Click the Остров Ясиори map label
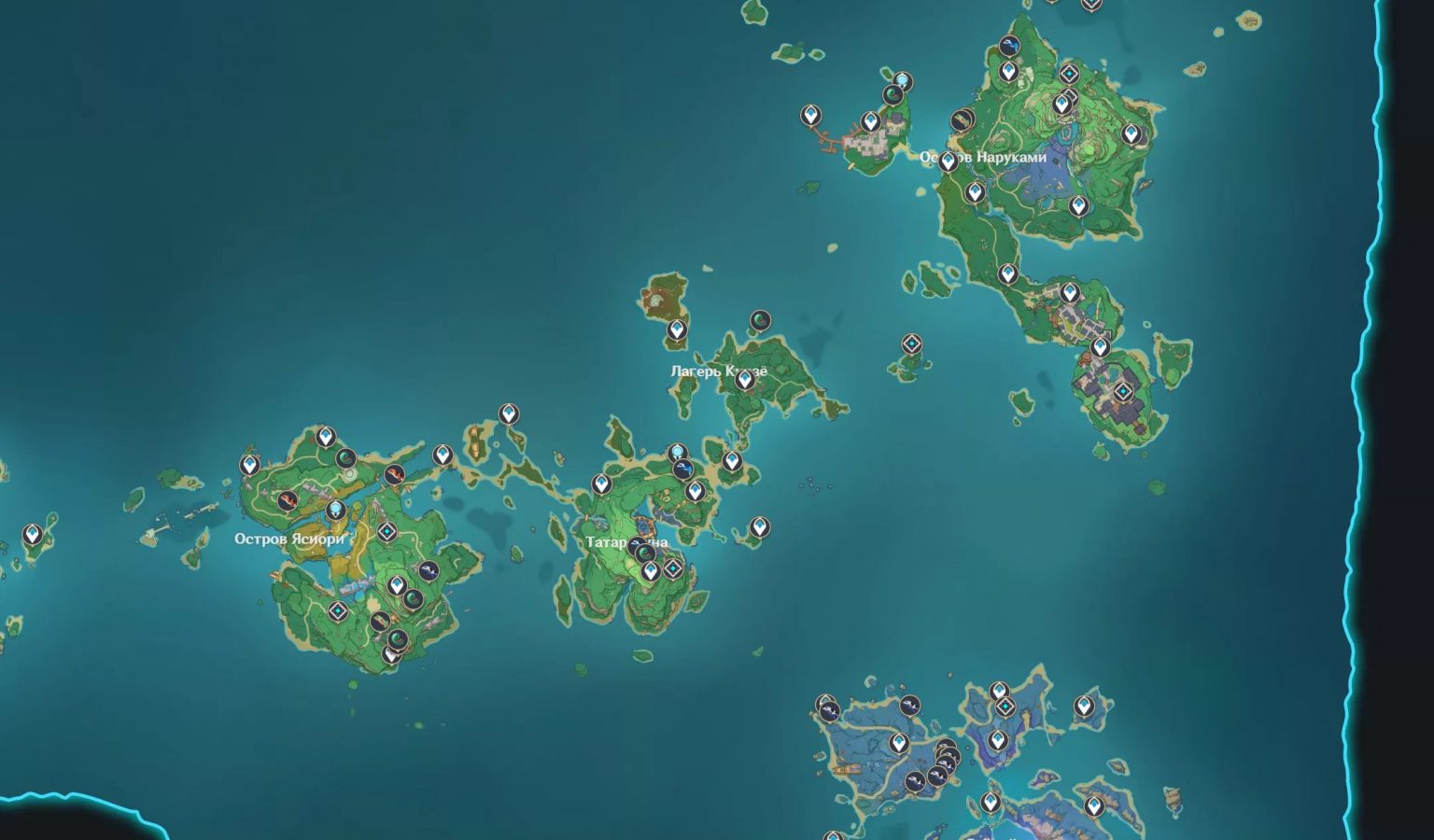 point(291,539)
